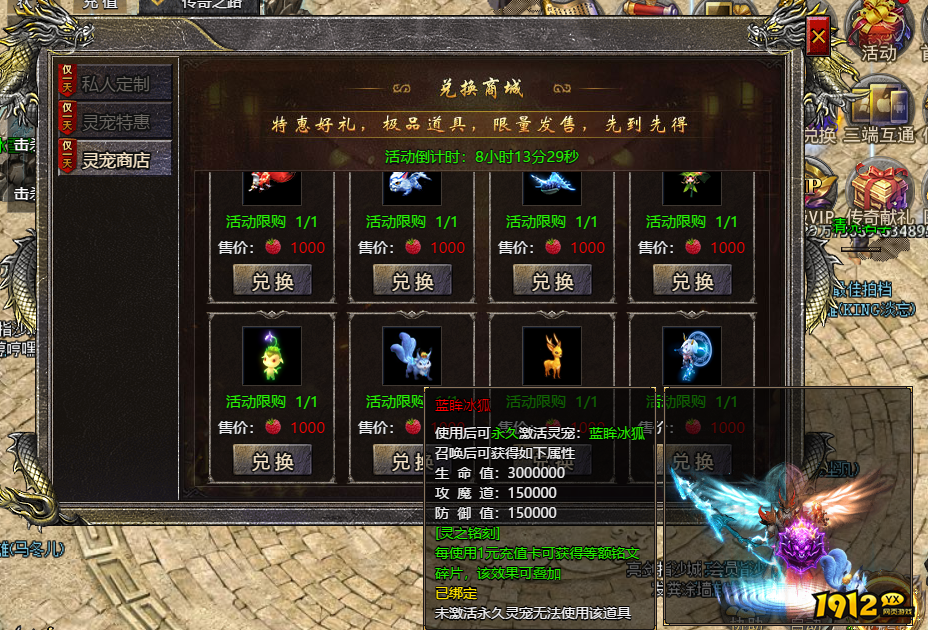This screenshot has height=630, width=928.
Task: Select the 灵宠商店 tab
Action: pyautogui.click(x=115, y=159)
